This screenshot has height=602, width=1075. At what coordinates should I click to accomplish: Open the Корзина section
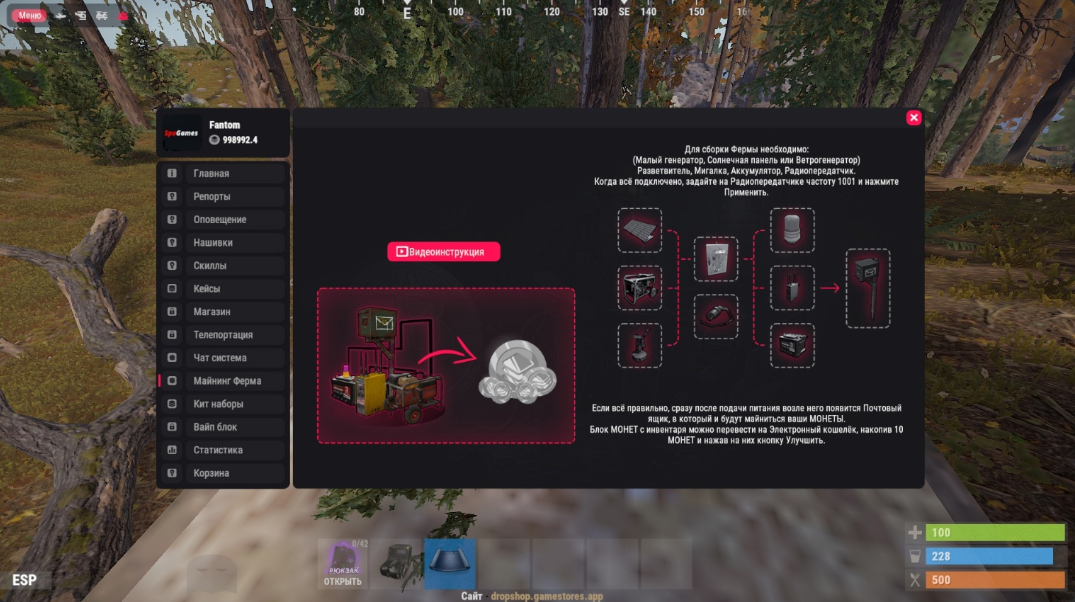[x=223, y=473]
